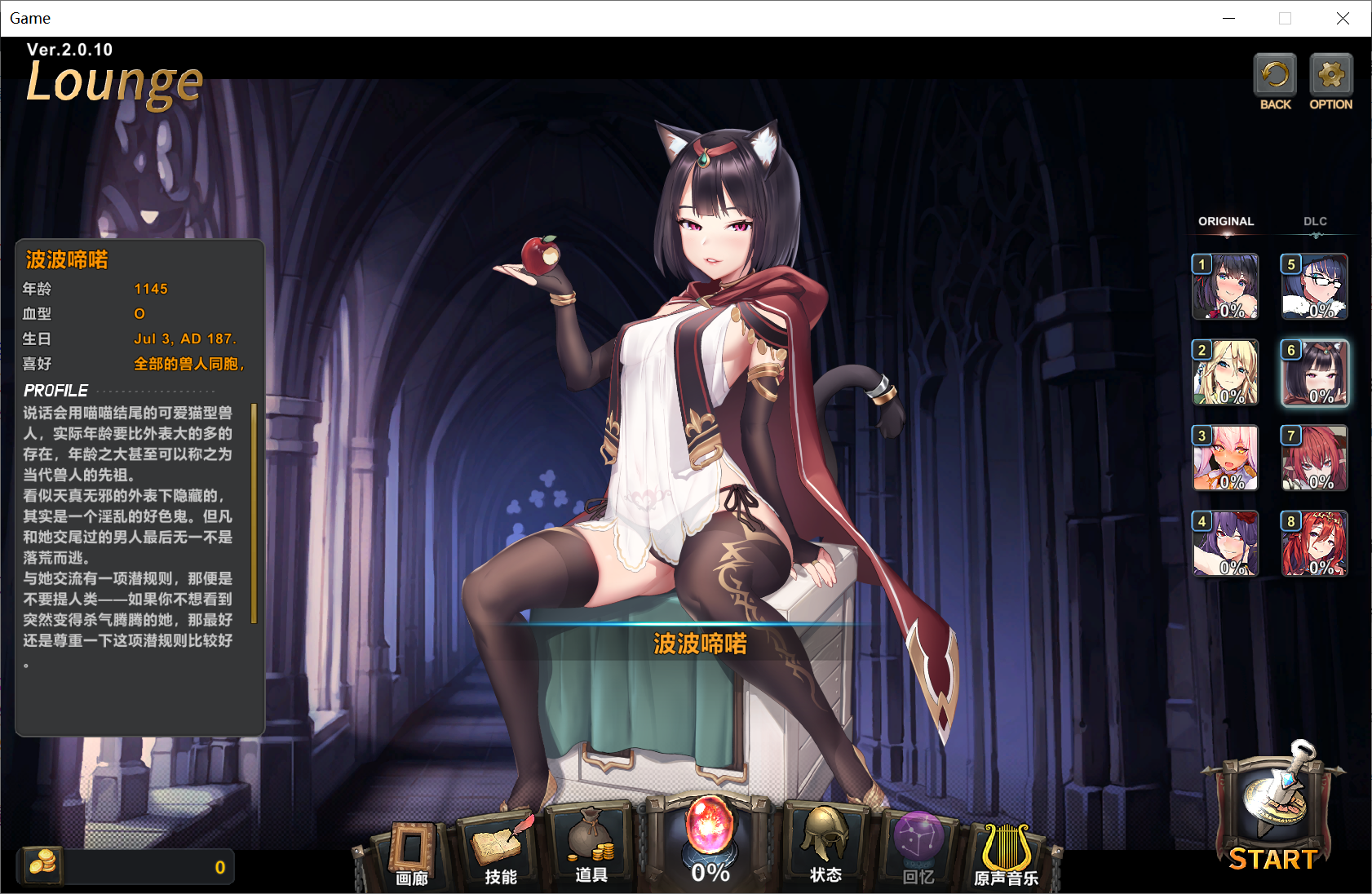Image resolution: width=1372 pixels, height=894 pixels.
Task: Open the OPTION gear settings
Action: 1331,76
